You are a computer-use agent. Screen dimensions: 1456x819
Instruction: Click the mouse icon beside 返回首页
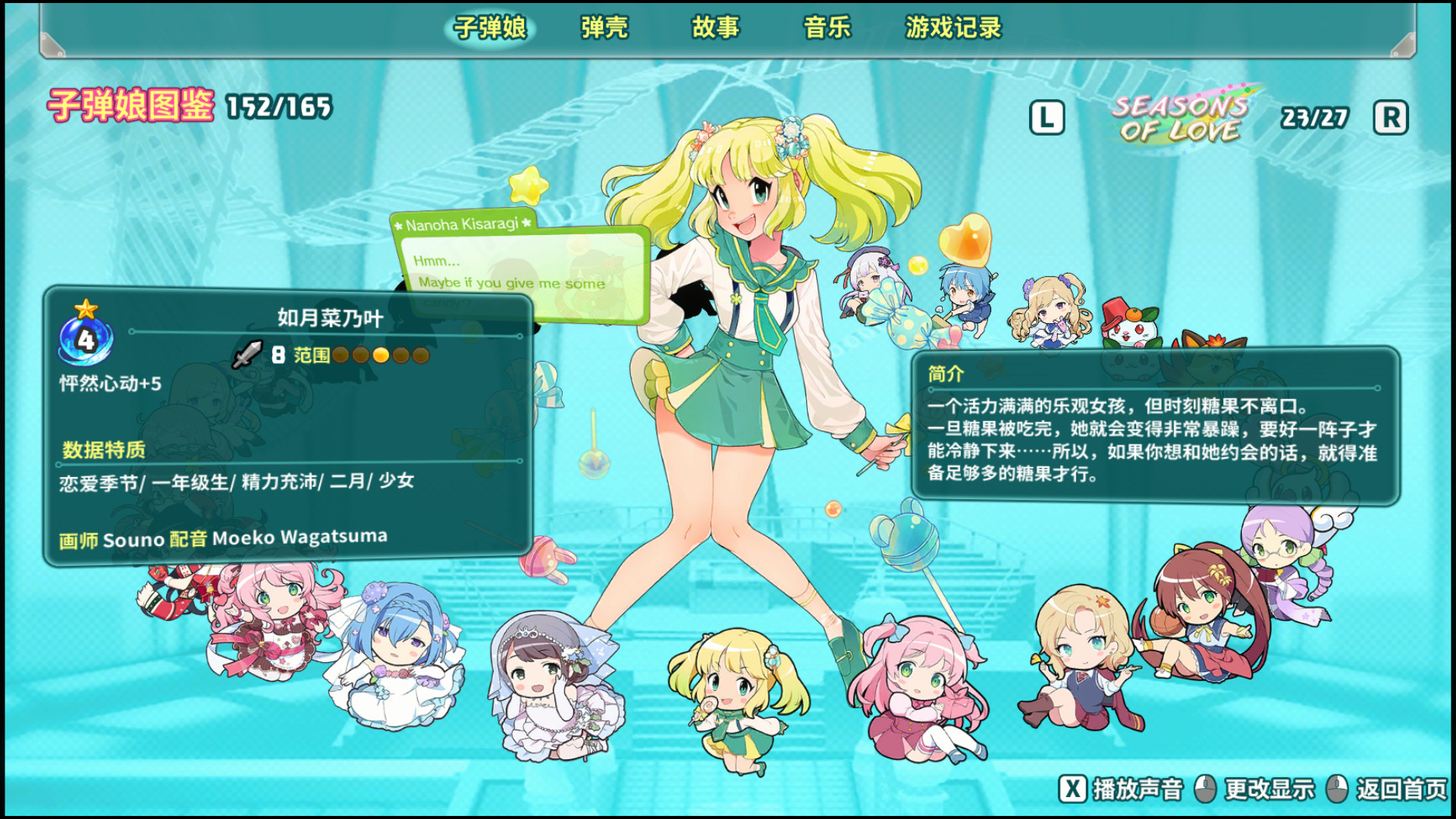(x=1338, y=788)
